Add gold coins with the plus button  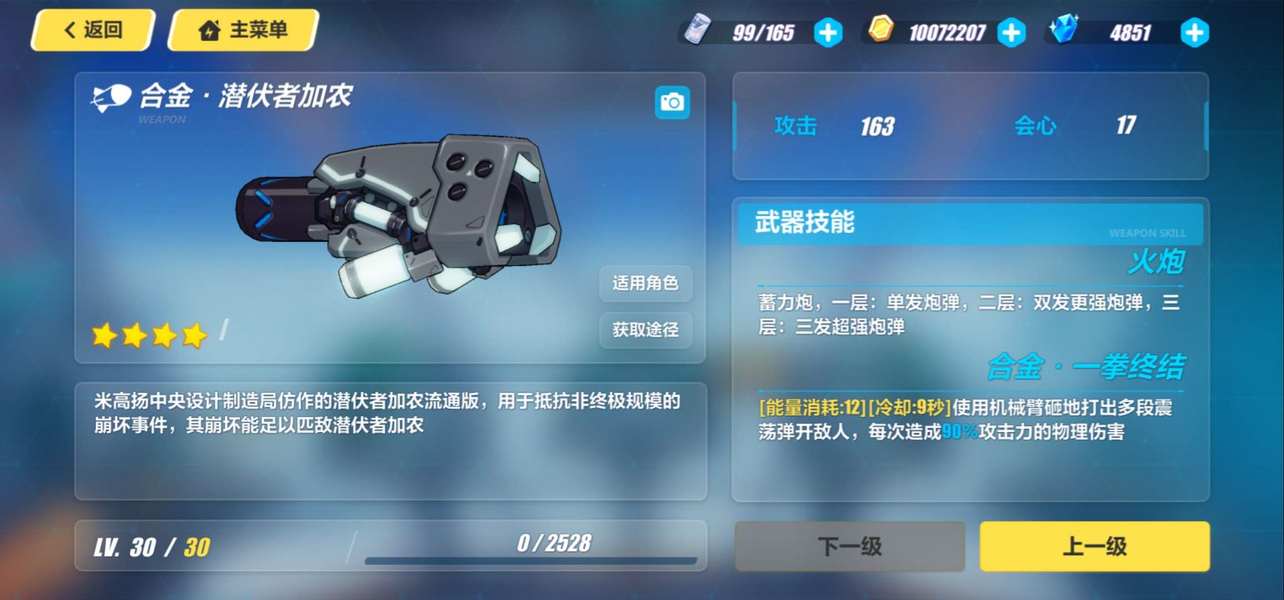pyautogui.click(x=1011, y=33)
